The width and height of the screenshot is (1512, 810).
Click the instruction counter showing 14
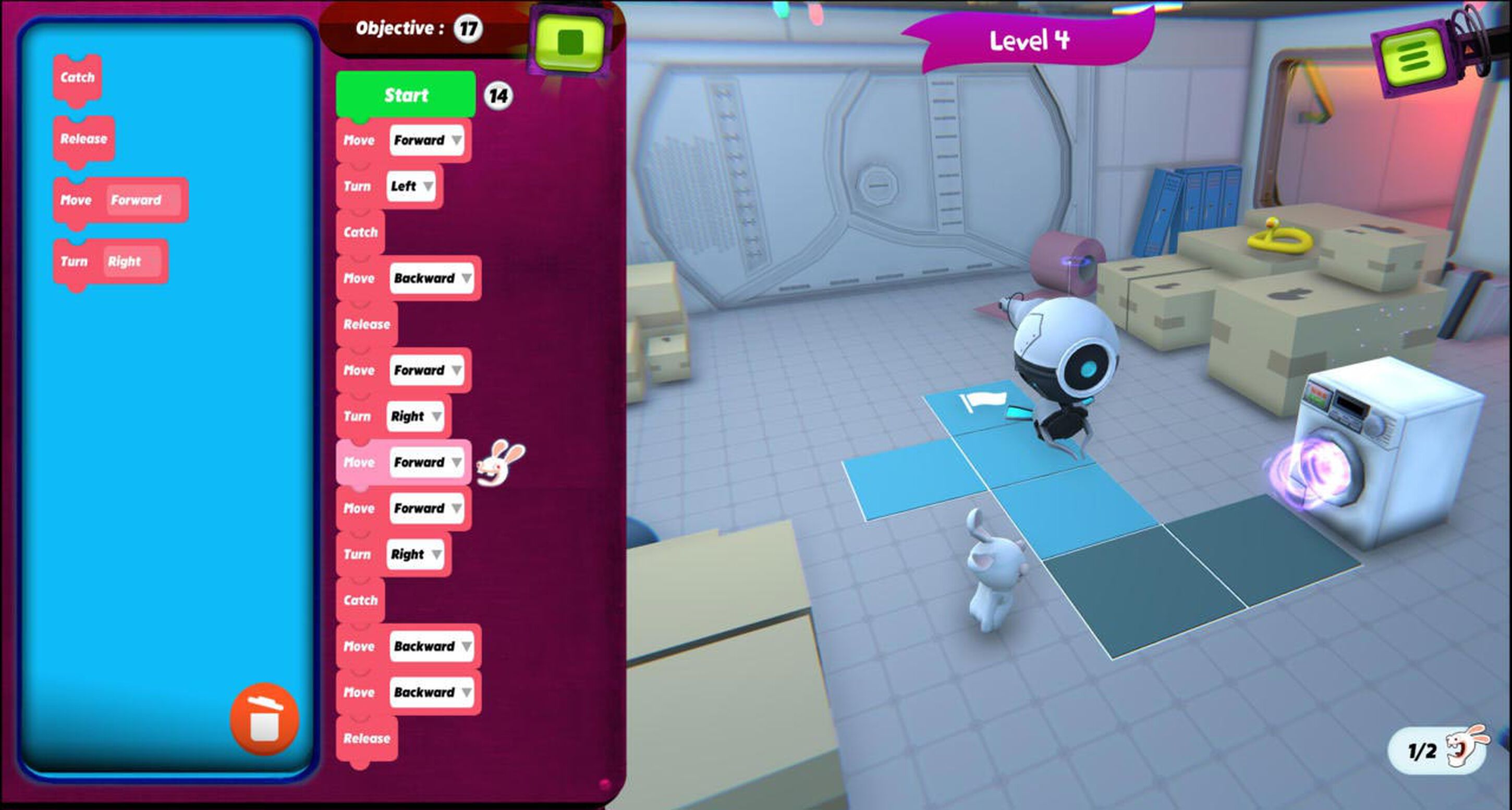(x=498, y=96)
